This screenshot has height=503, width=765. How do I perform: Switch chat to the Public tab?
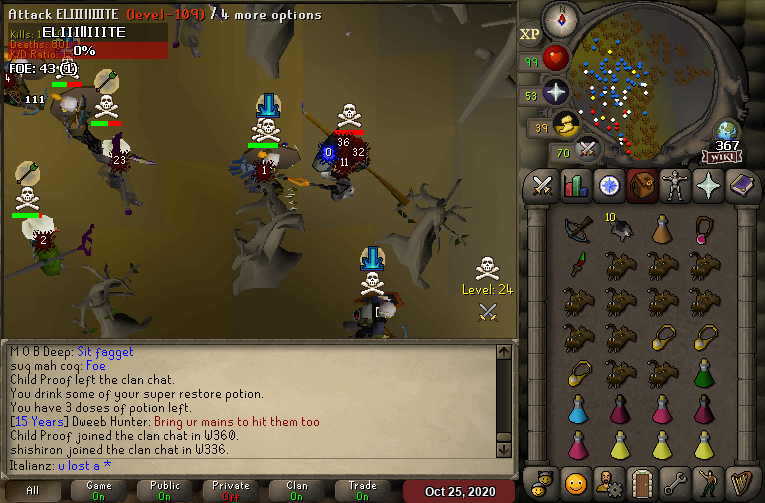165,491
